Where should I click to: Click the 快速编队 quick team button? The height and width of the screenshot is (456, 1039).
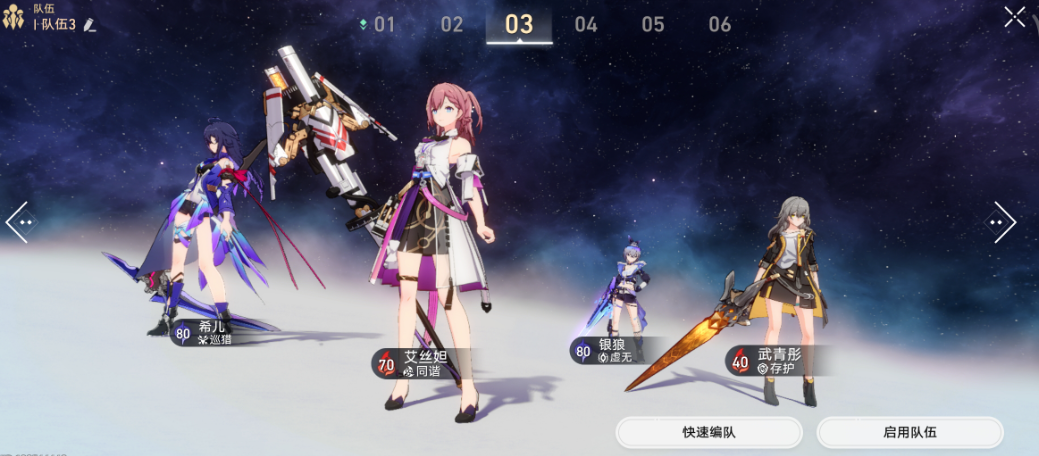pos(709,432)
